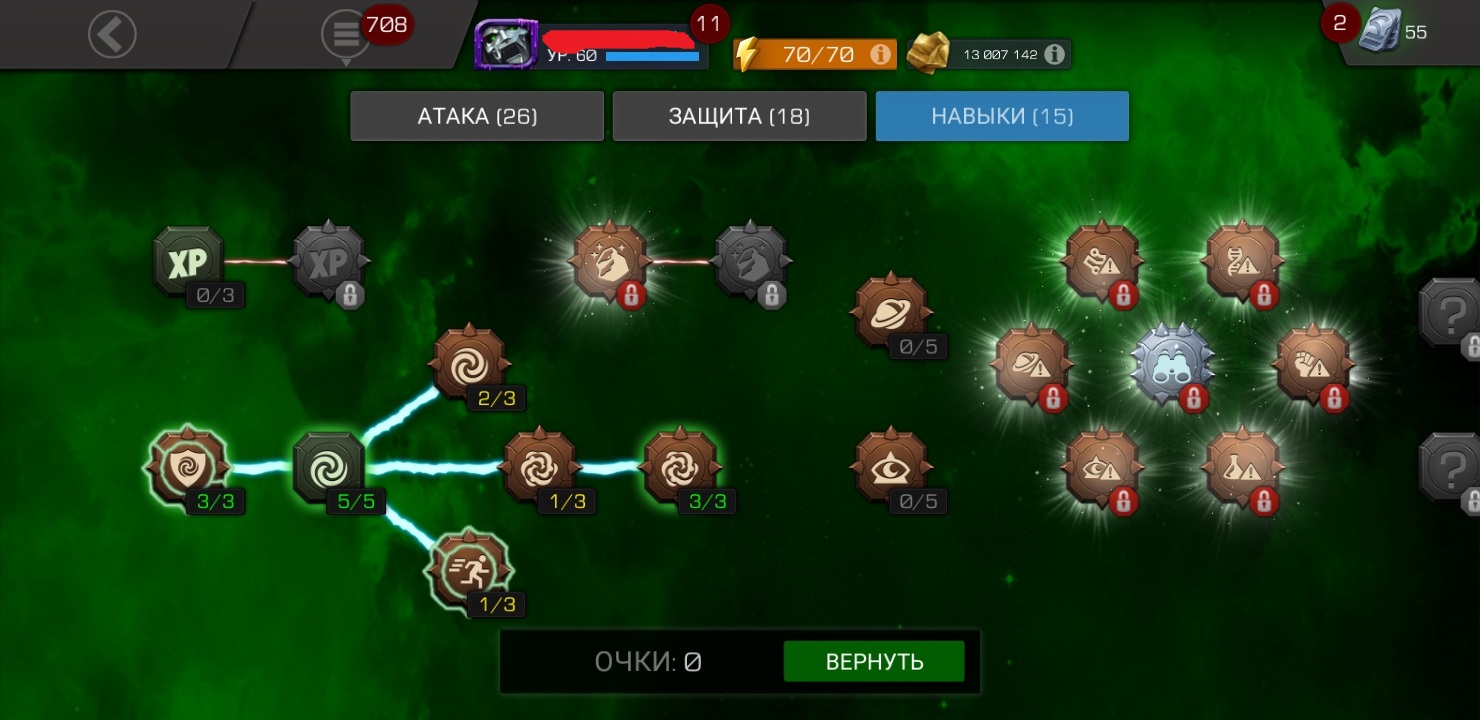Show gold info next to 13 007 142
1480x720 pixels.
click(x=1054, y=54)
